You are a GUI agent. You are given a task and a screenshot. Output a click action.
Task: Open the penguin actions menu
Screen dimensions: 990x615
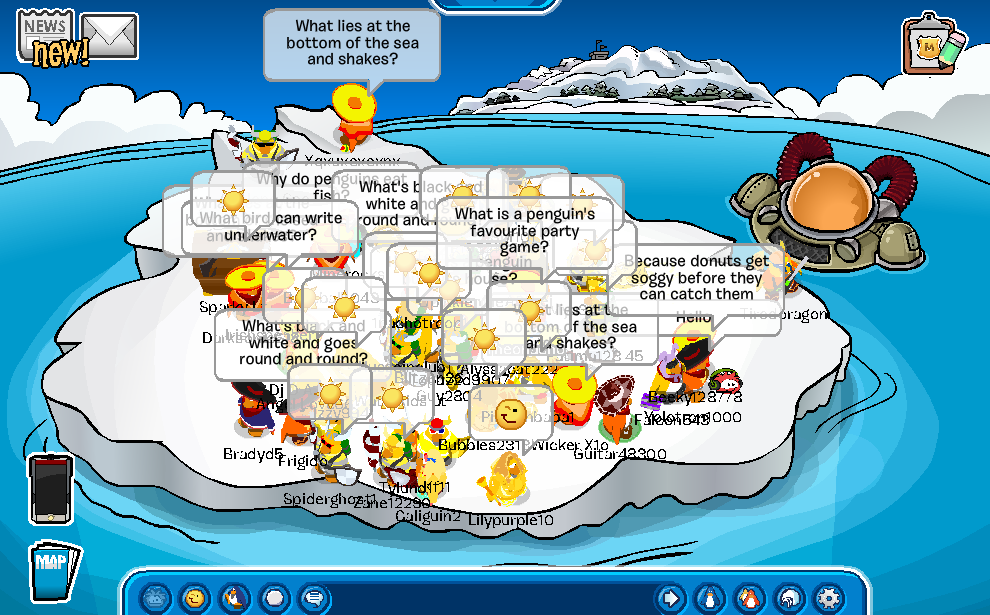pos(234,598)
